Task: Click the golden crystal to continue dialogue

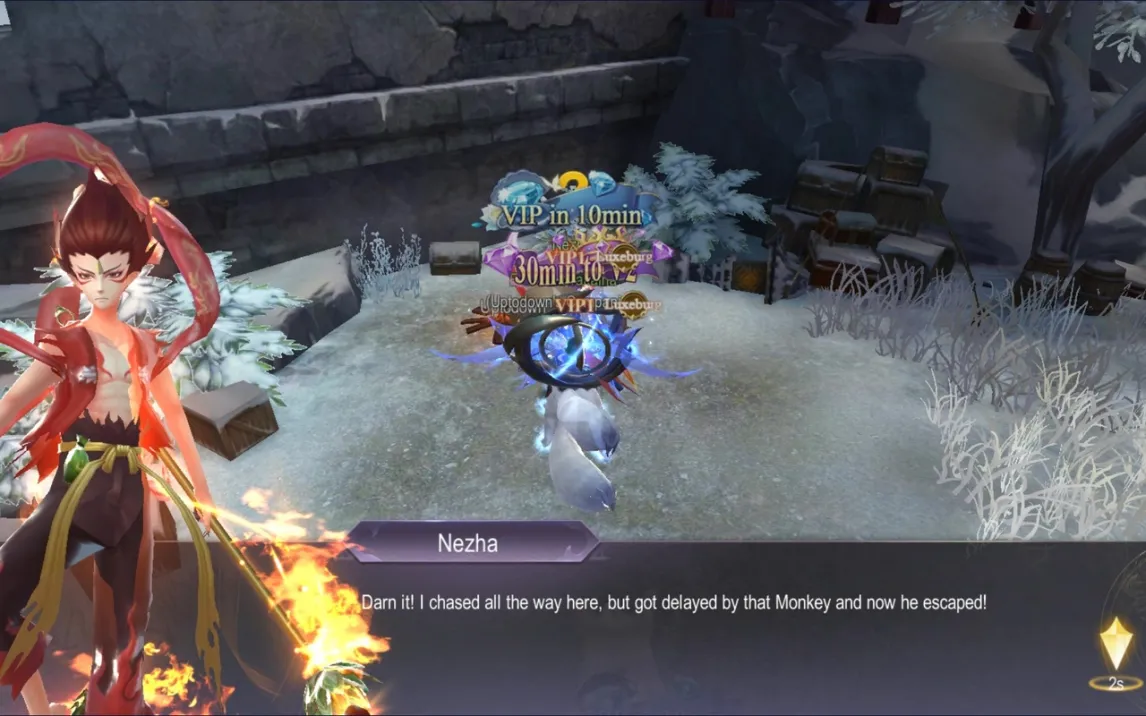Action: (x=1116, y=646)
